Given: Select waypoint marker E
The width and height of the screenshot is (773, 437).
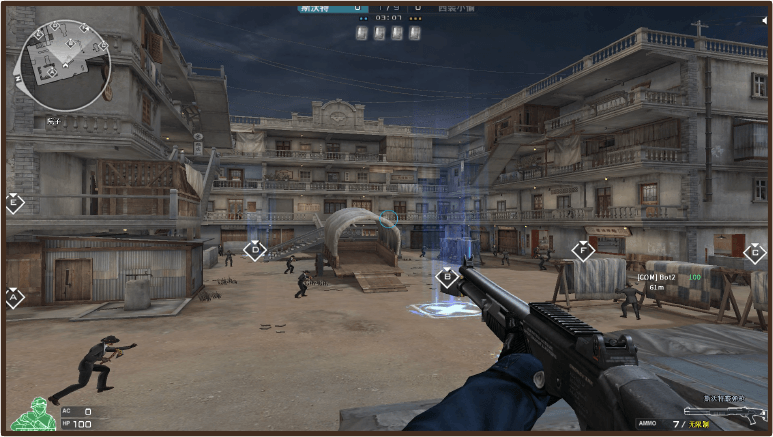Looking at the screenshot, I should [14, 203].
